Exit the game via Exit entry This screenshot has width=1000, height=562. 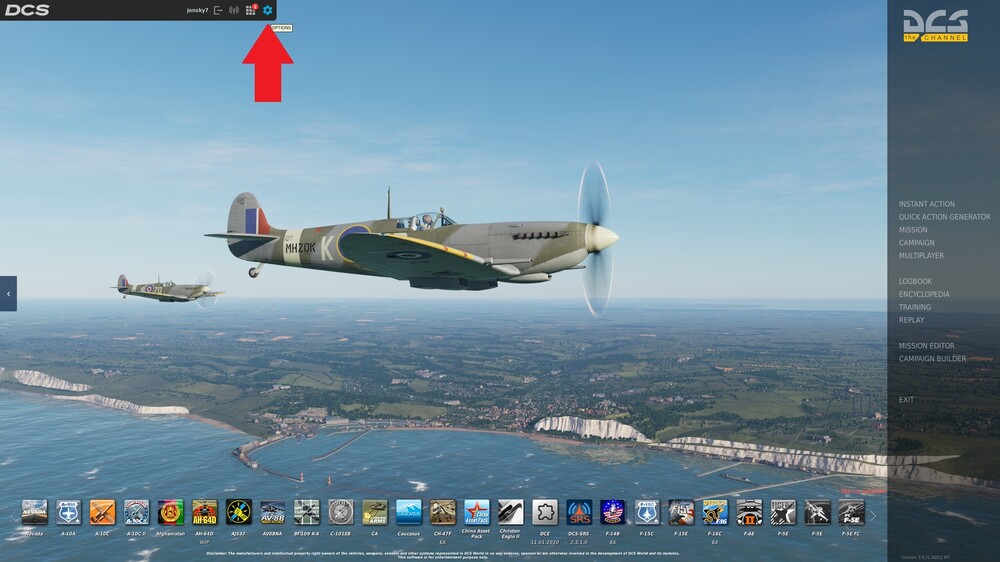[x=906, y=400]
